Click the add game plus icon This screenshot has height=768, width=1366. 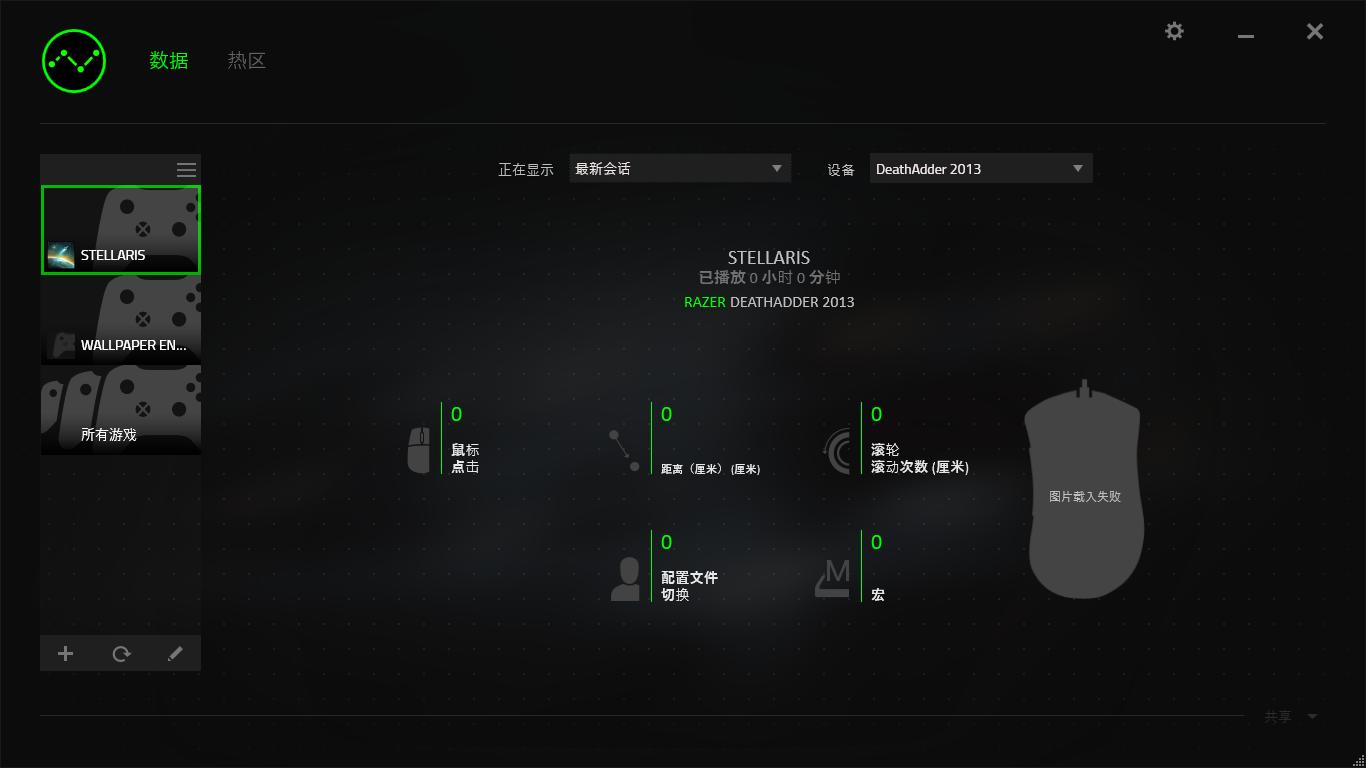click(65, 653)
